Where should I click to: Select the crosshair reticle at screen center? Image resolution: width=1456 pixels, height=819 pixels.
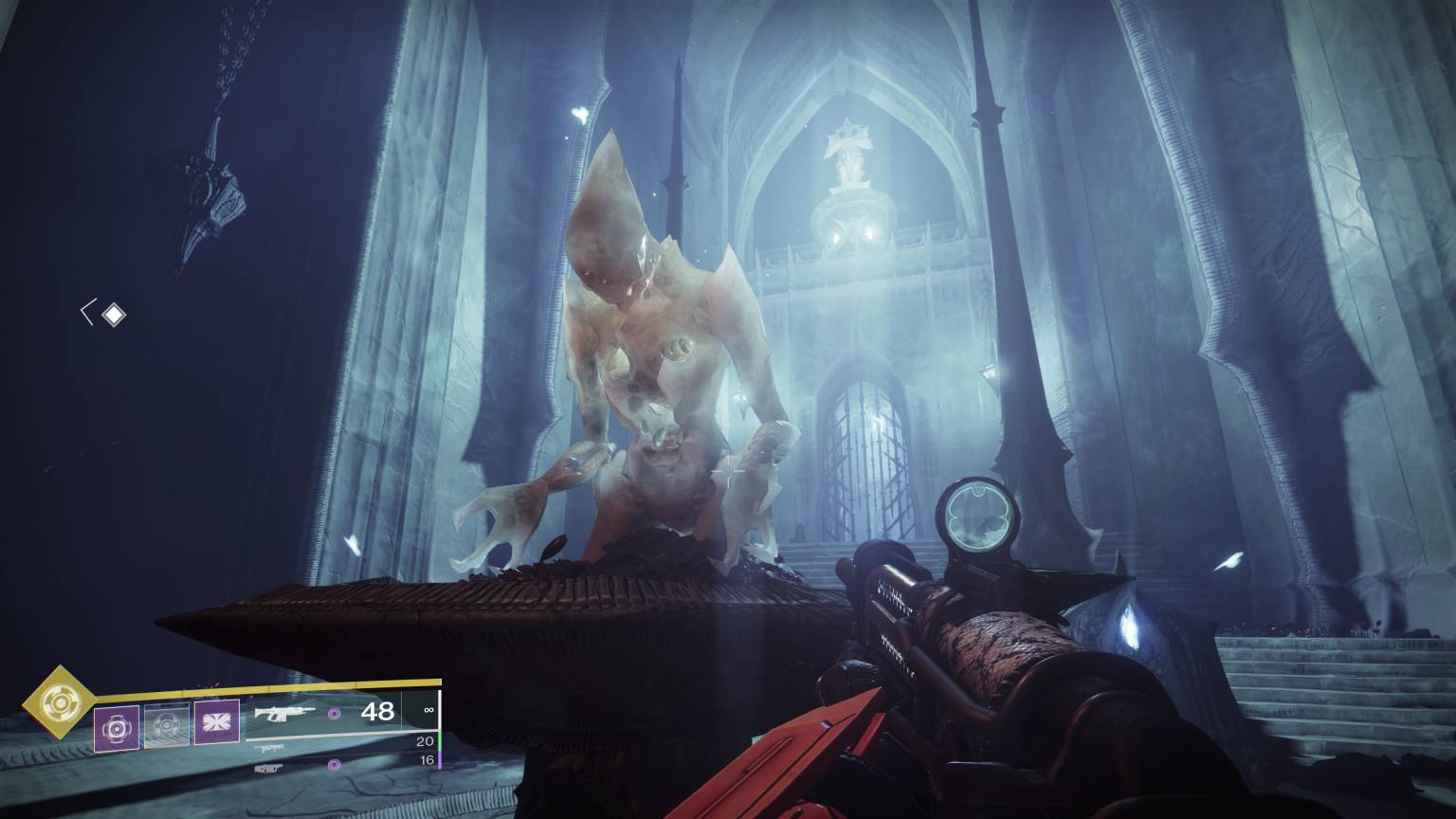point(728,471)
